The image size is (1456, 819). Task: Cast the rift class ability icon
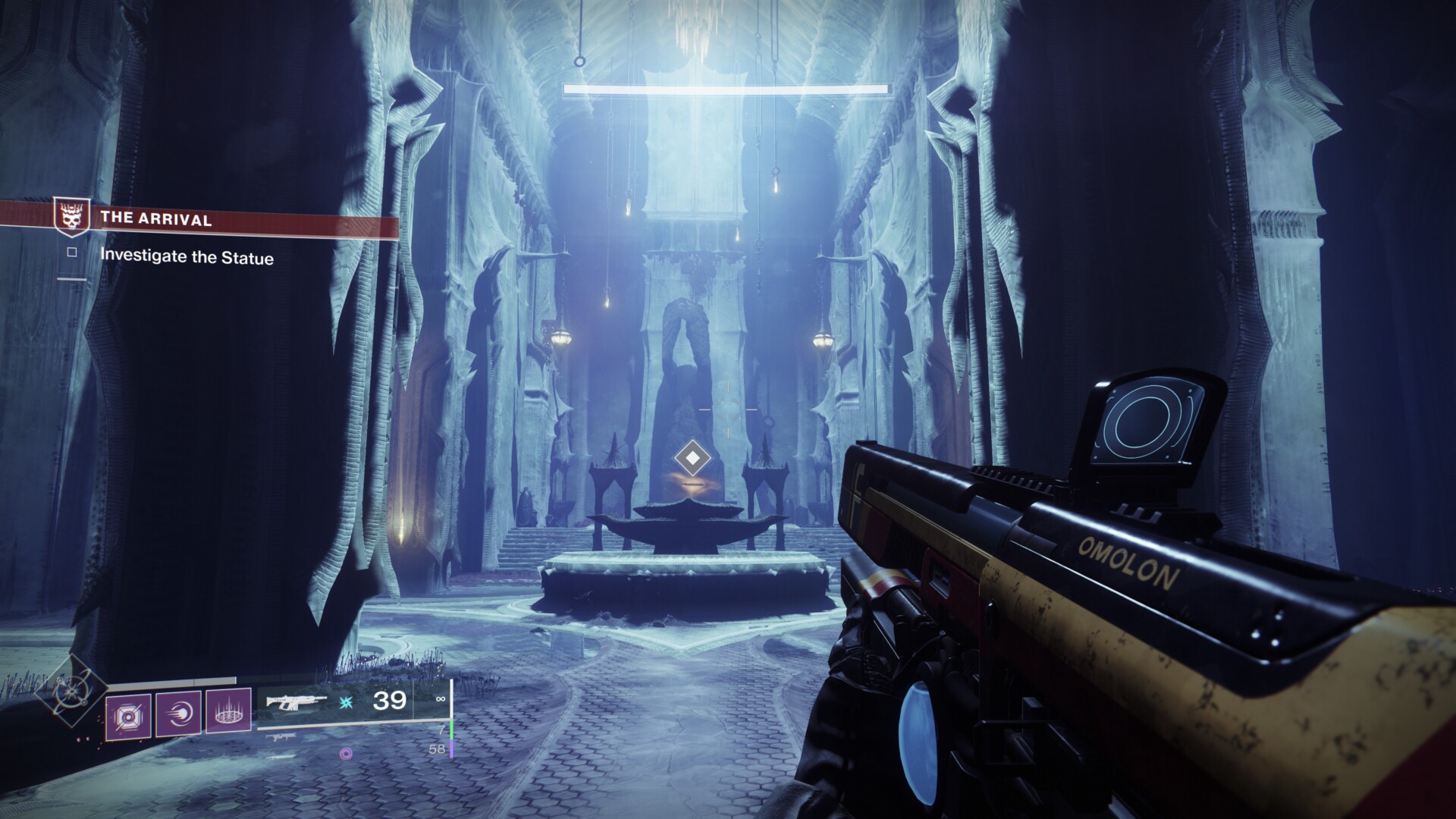click(x=228, y=714)
